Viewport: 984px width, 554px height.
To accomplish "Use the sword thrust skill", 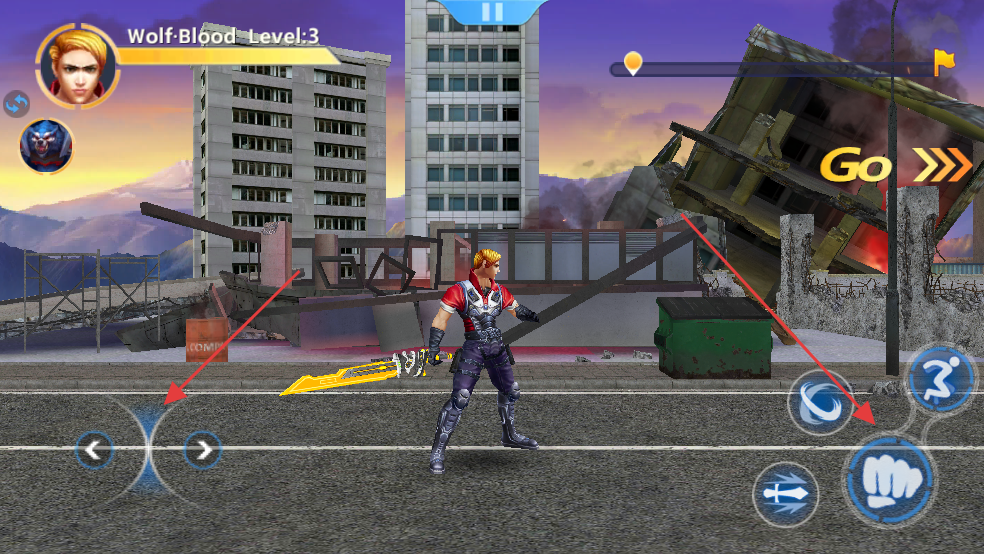I will click(785, 494).
